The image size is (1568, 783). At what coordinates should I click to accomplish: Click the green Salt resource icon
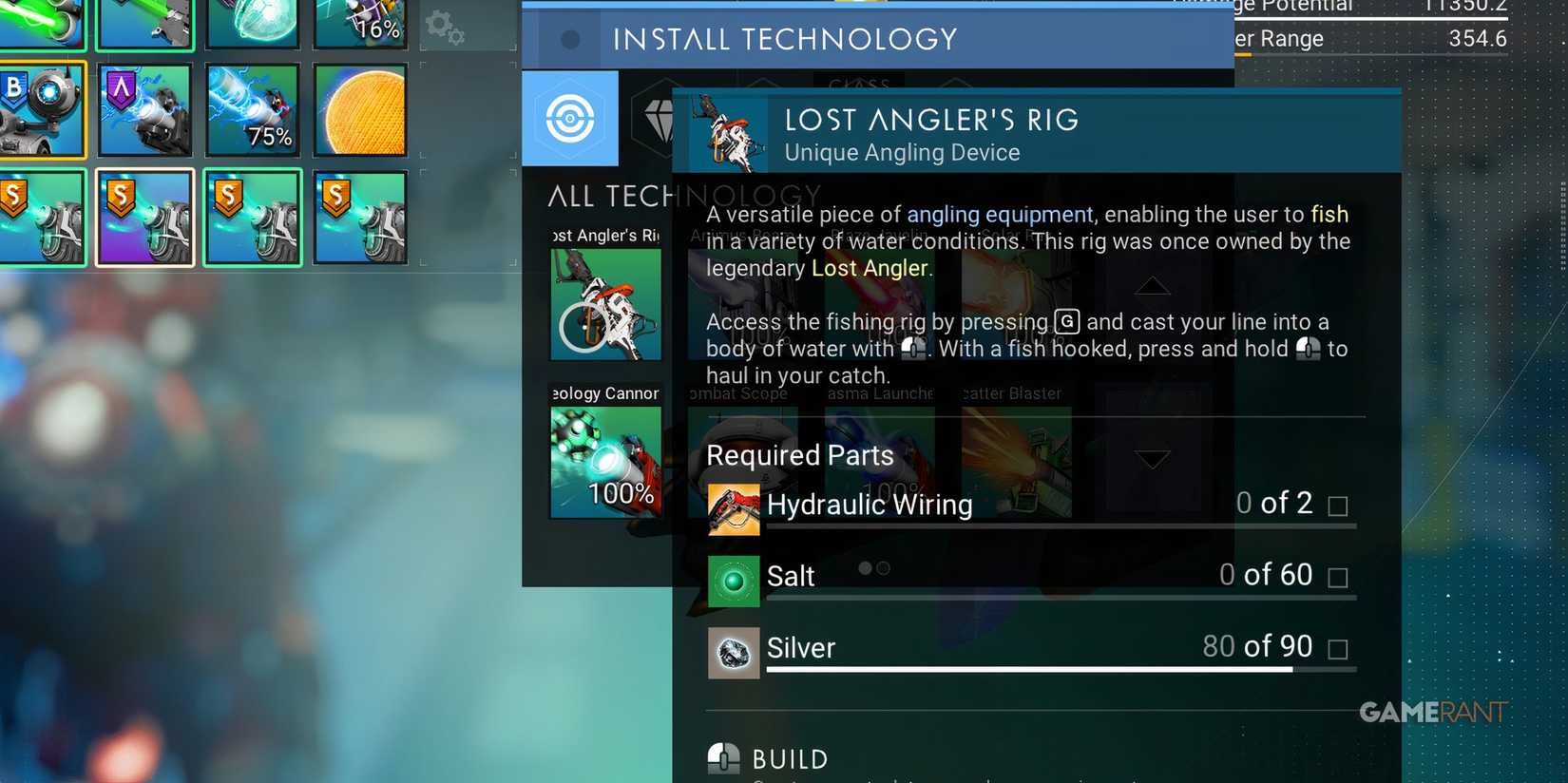733,580
